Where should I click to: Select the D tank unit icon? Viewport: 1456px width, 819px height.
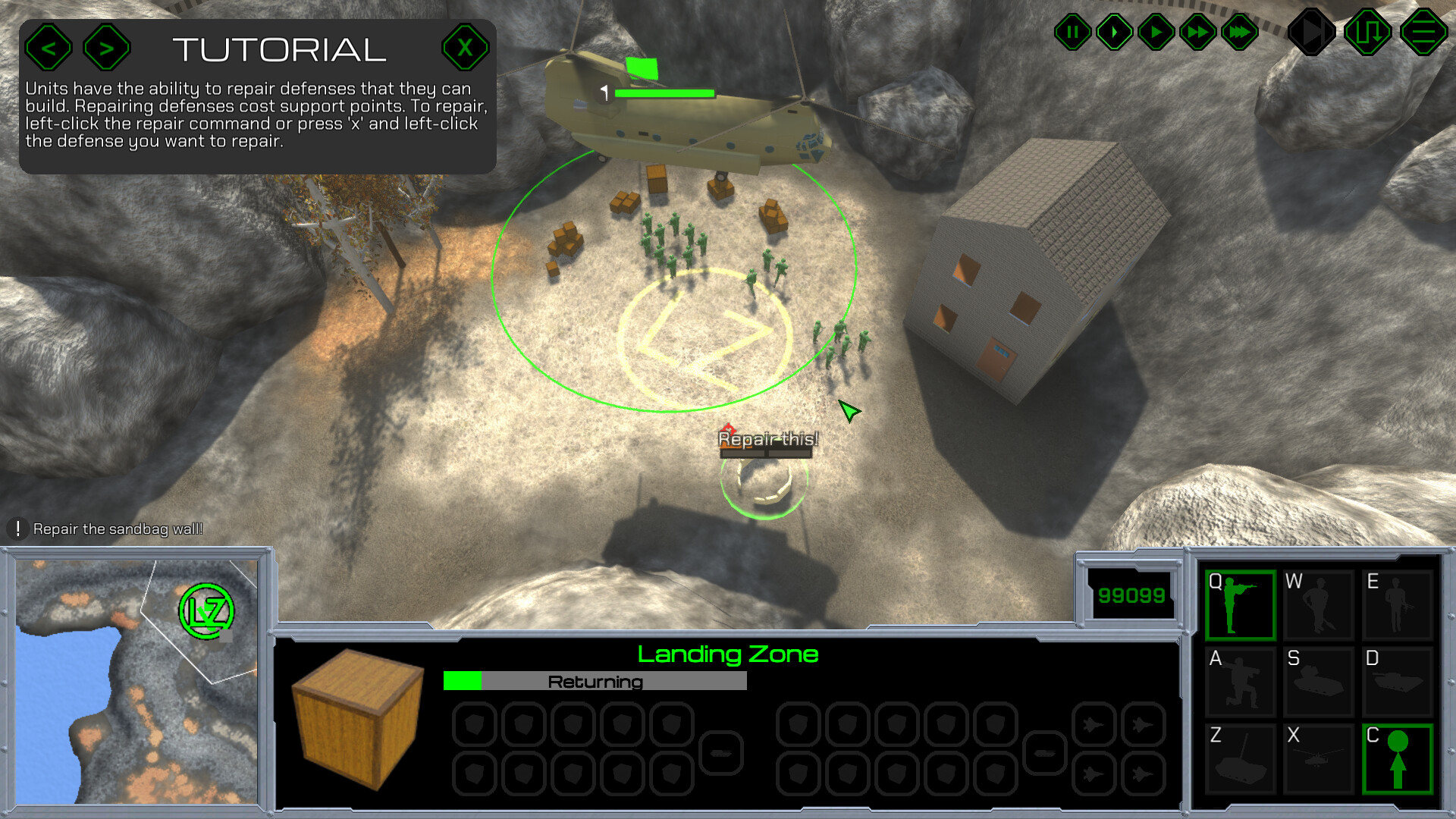click(1398, 682)
